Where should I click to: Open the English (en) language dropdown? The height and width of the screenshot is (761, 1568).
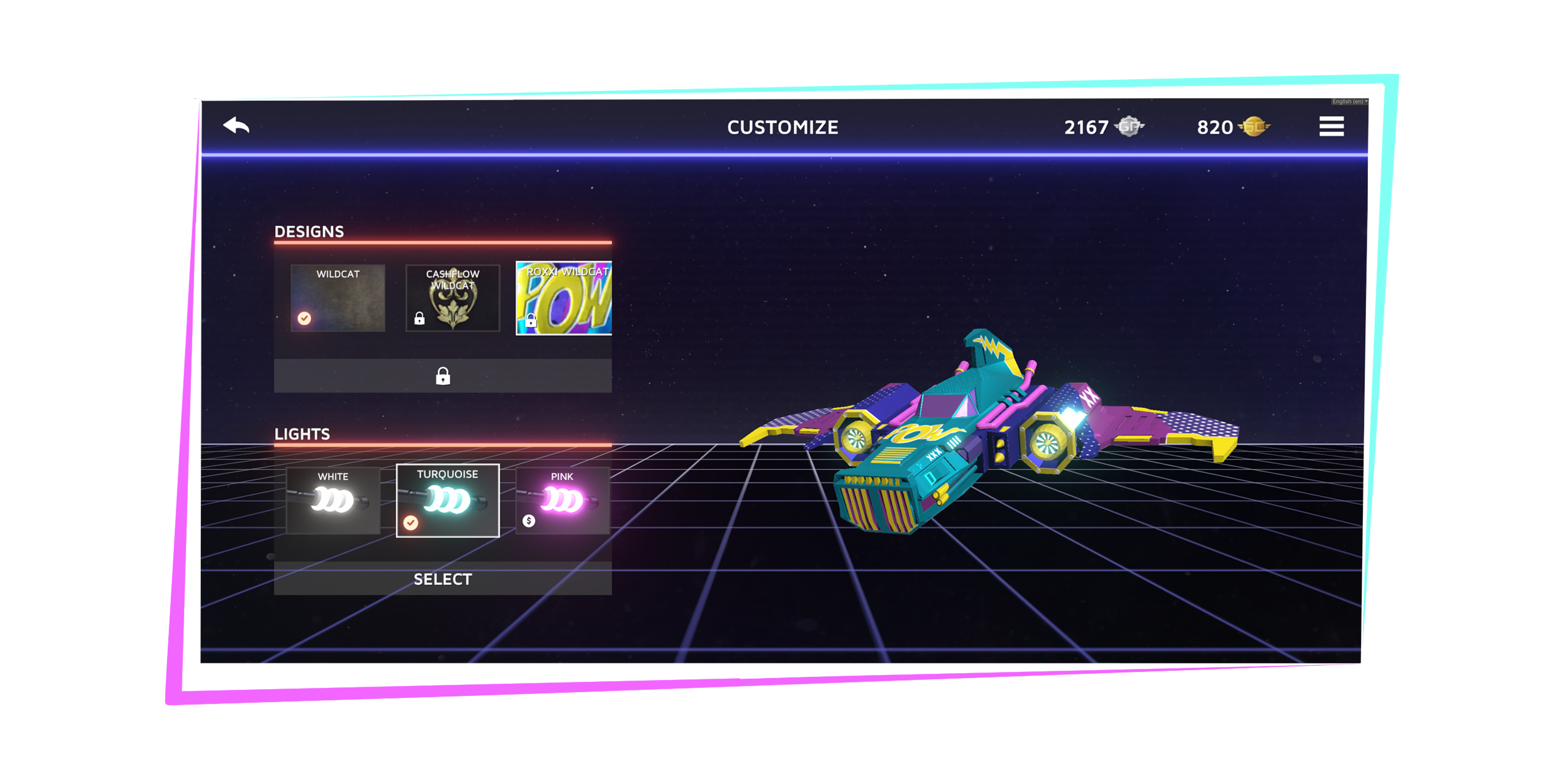pyautogui.click(x=1348, y=100)
